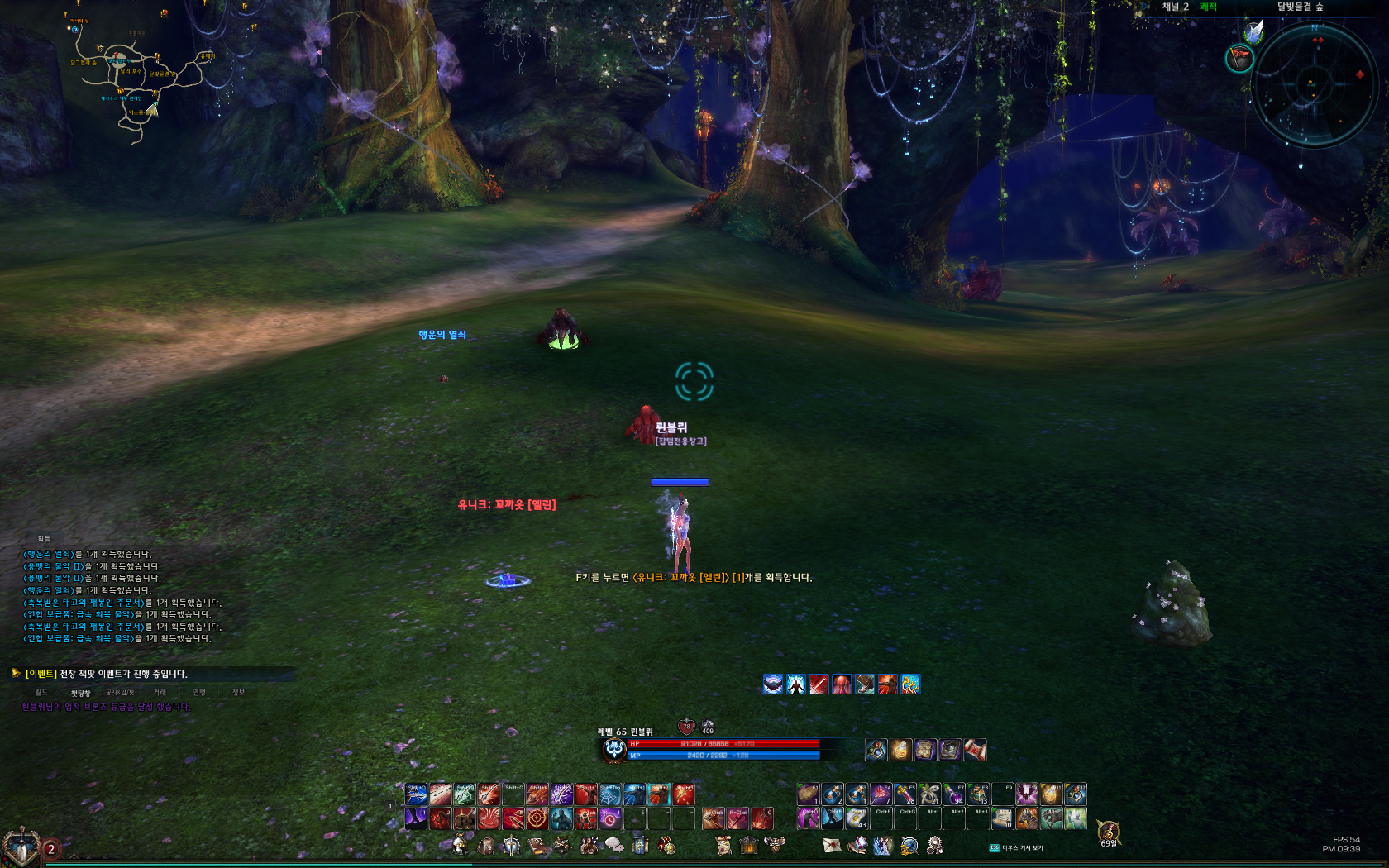Open the world route map overlay

point(136,79)
